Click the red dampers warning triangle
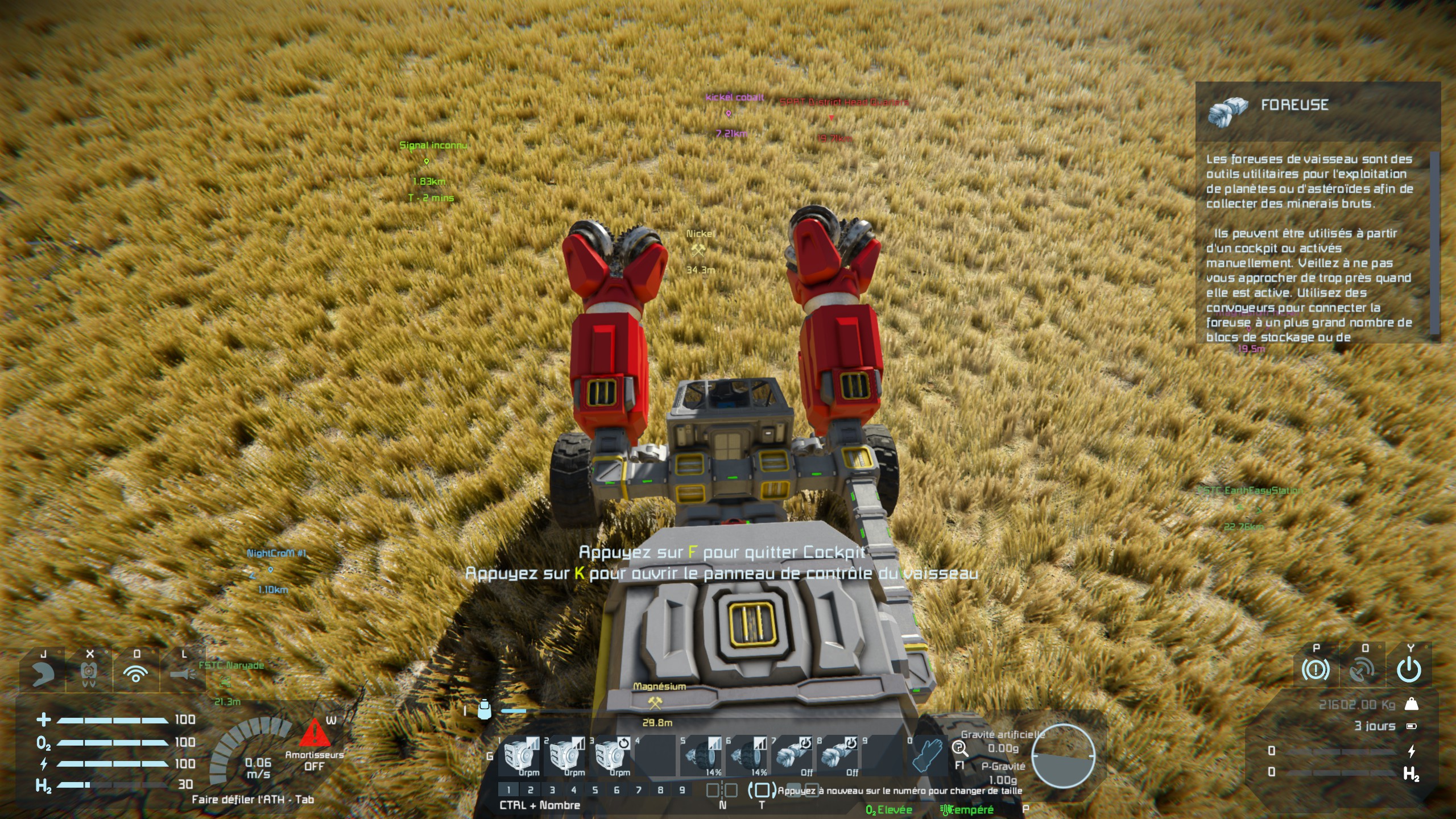The image size is (1456, 819). pyautogui.click(x=313, y=733)
